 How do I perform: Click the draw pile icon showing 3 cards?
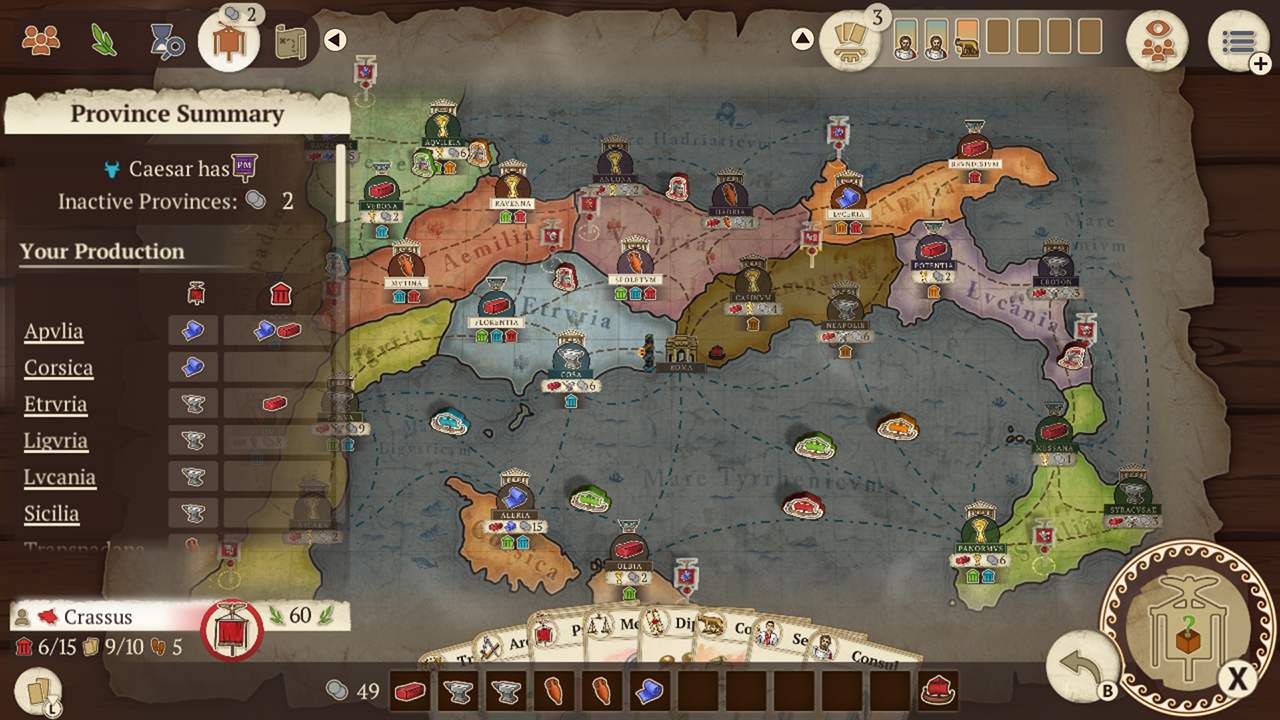(851, 38)
